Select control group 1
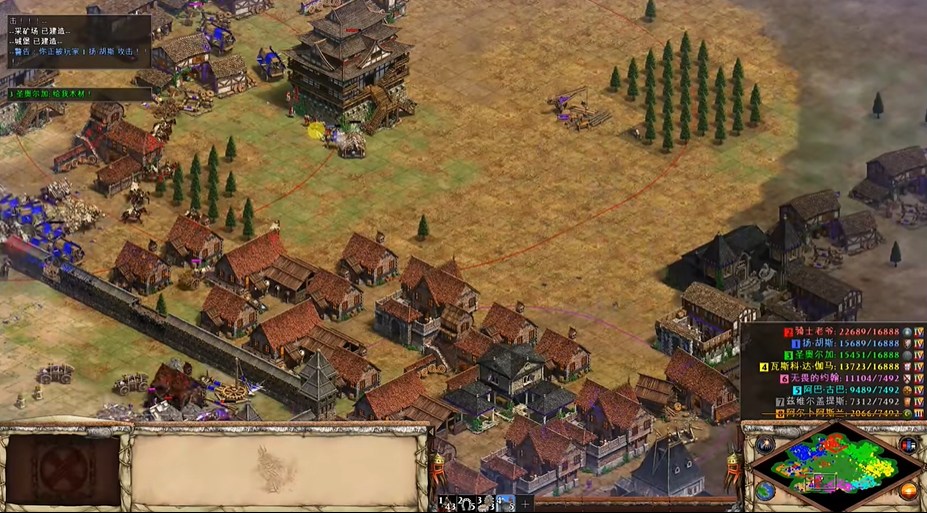Image resolution: width=927 pixels, height=513 pixels. pyautogui.click(x=446, y=502)
